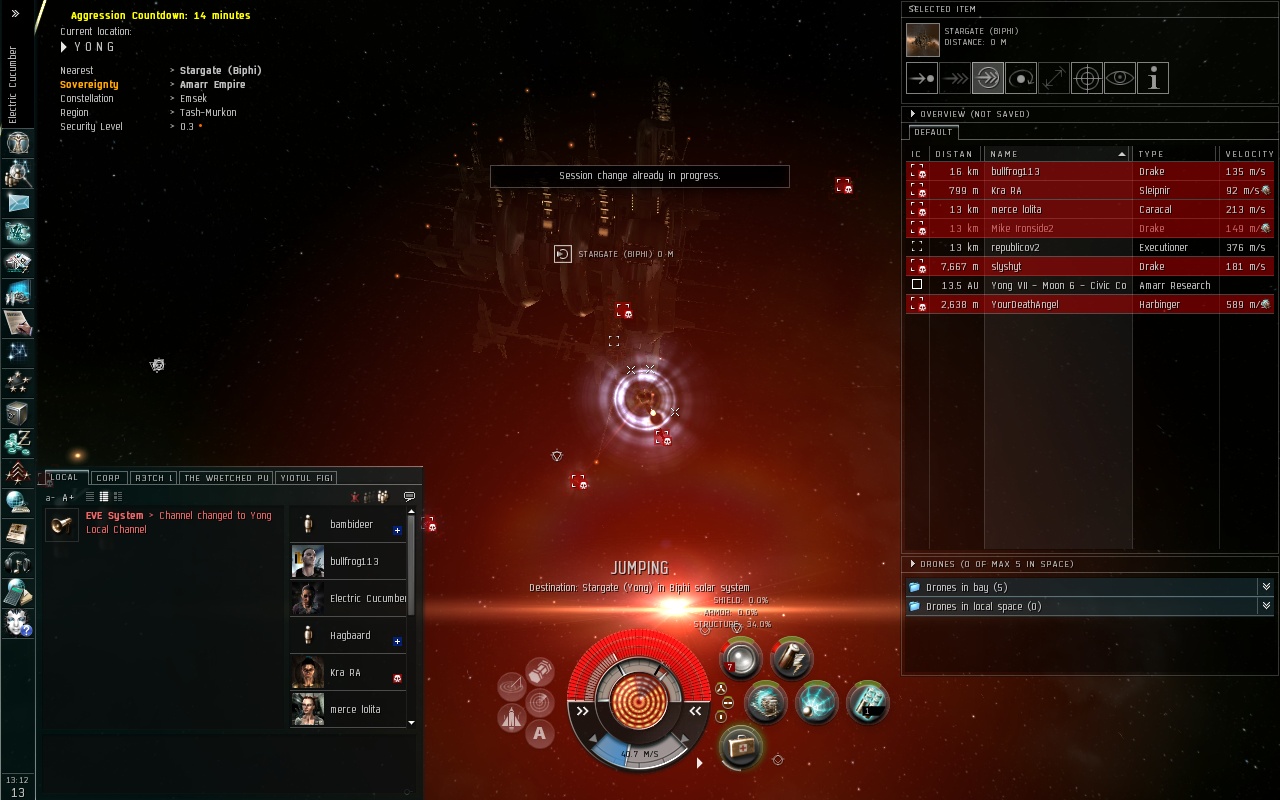The height and width of the screenshot is (800, 1280).
Task: Open the Wretched Pu chat channel tab
Action: click(226, 478)
